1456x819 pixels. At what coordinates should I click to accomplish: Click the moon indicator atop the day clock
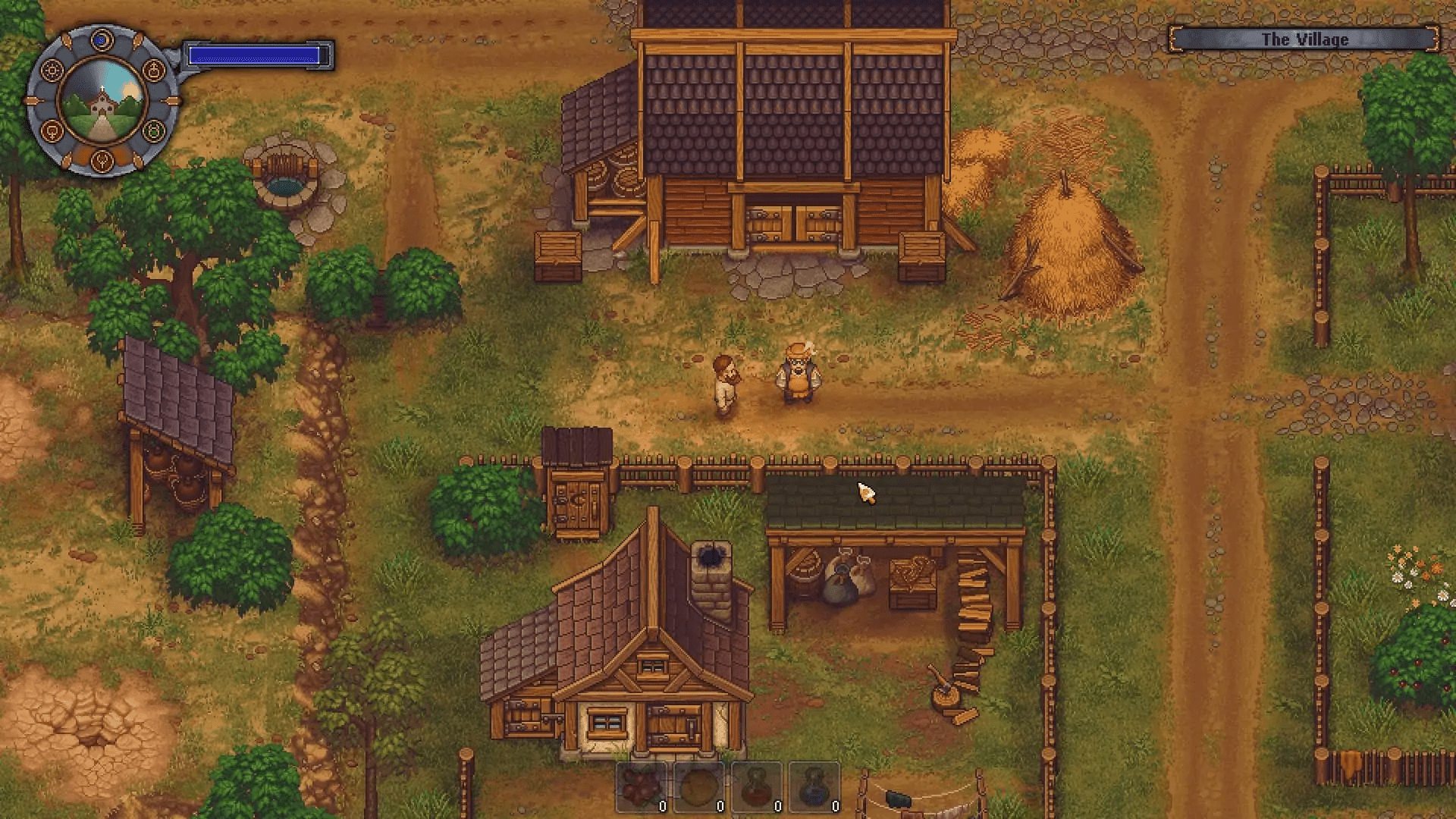click(101, 39)
